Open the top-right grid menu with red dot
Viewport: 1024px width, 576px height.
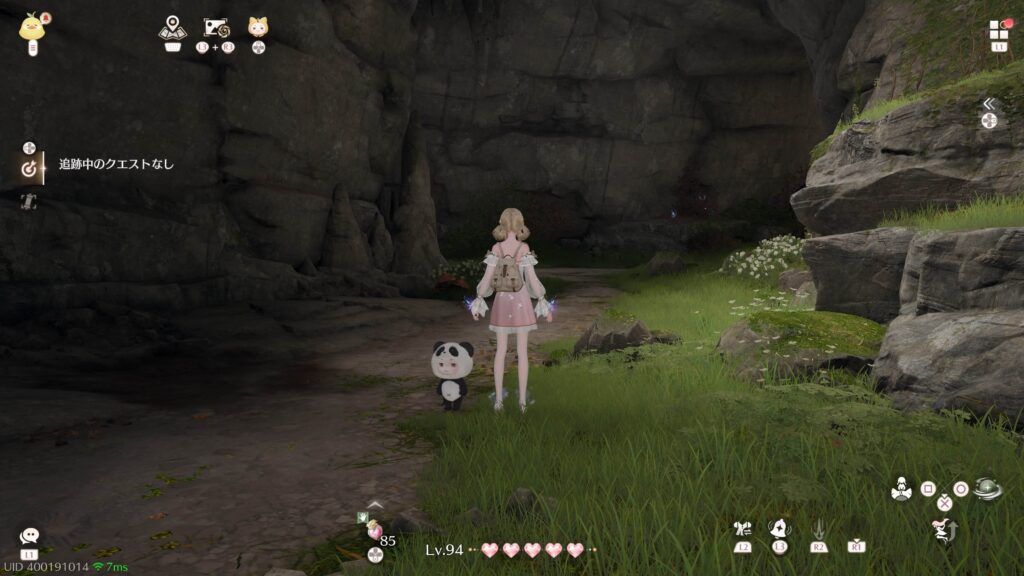999,30
